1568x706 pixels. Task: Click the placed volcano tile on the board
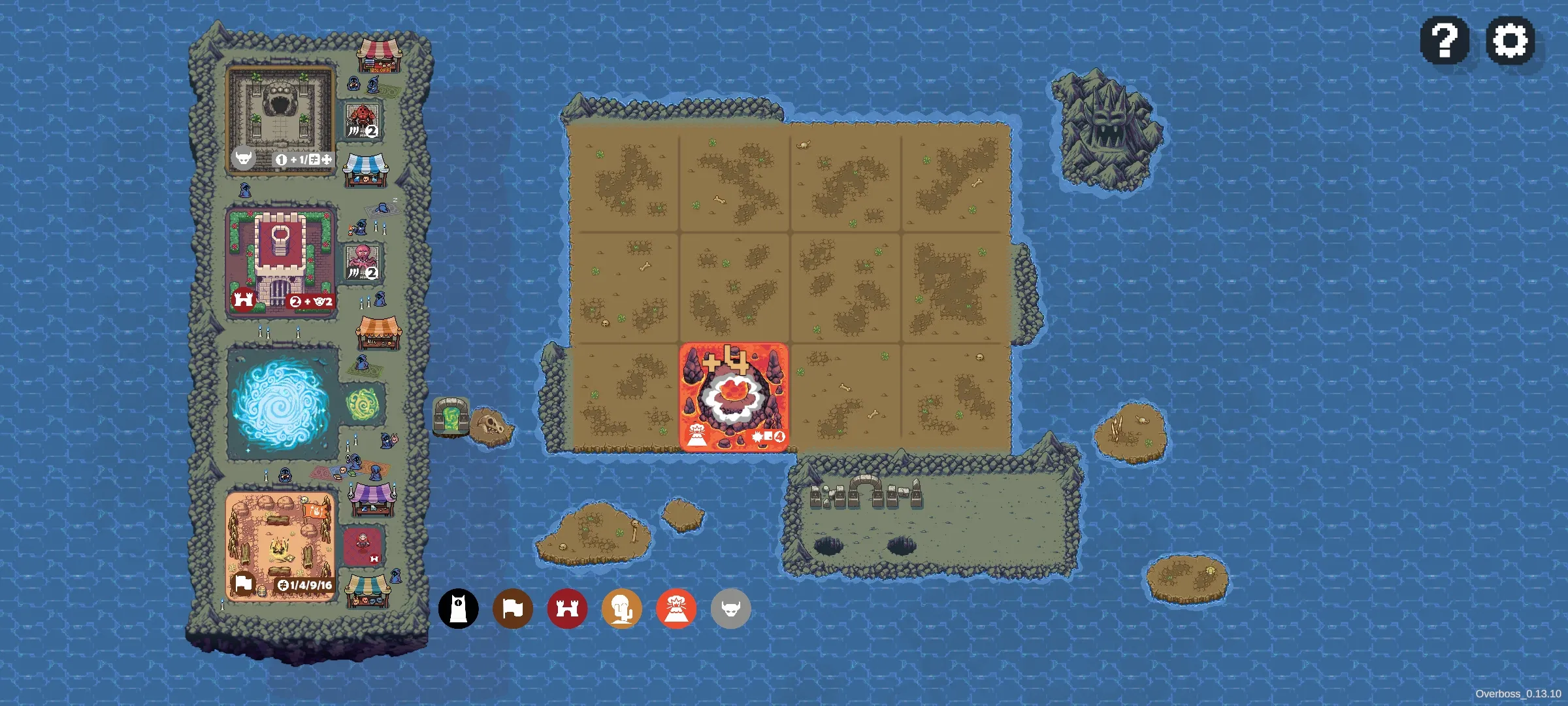pos(734,397)
